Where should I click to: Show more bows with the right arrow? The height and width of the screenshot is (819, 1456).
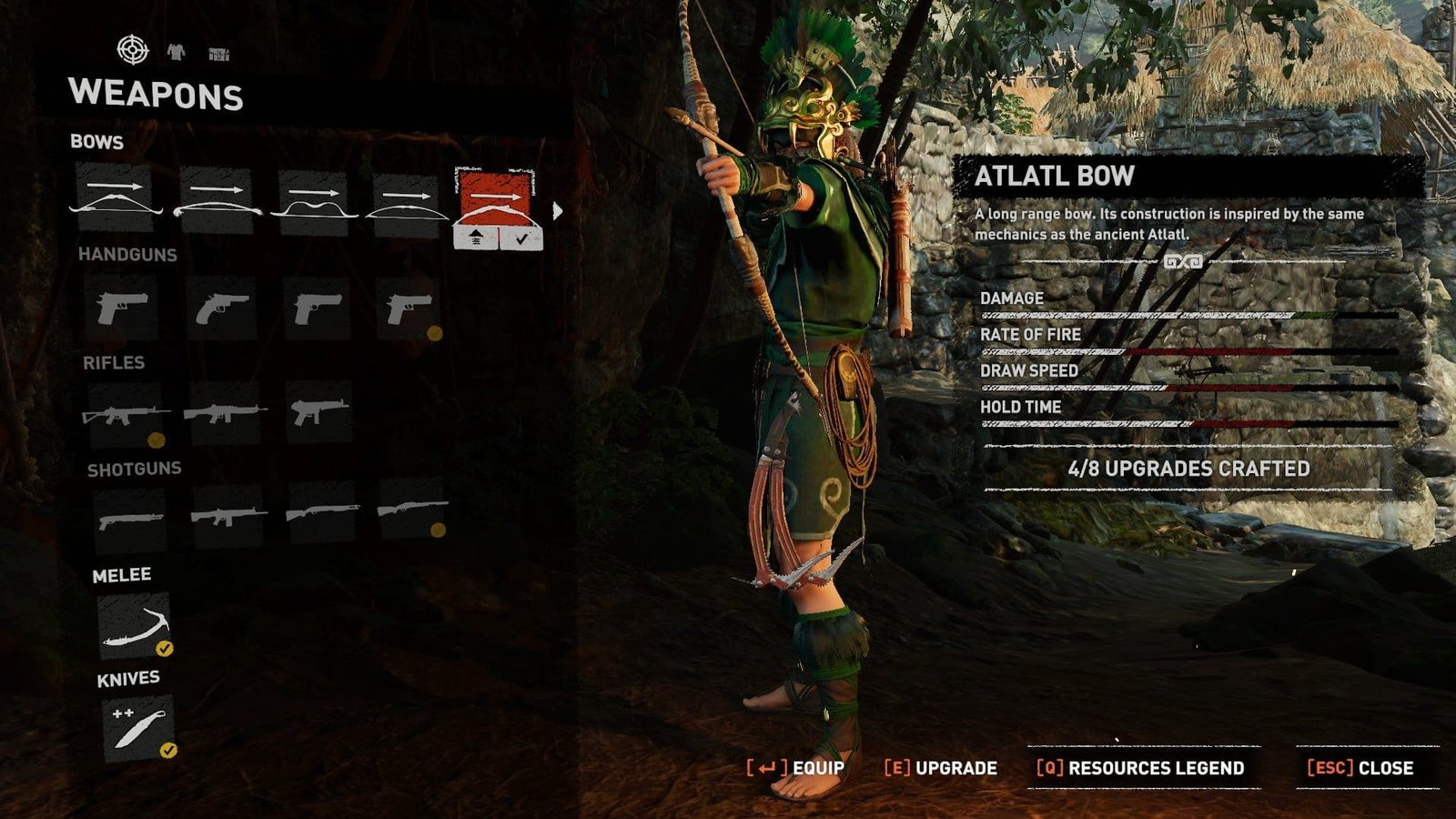(x=558, y=211)
